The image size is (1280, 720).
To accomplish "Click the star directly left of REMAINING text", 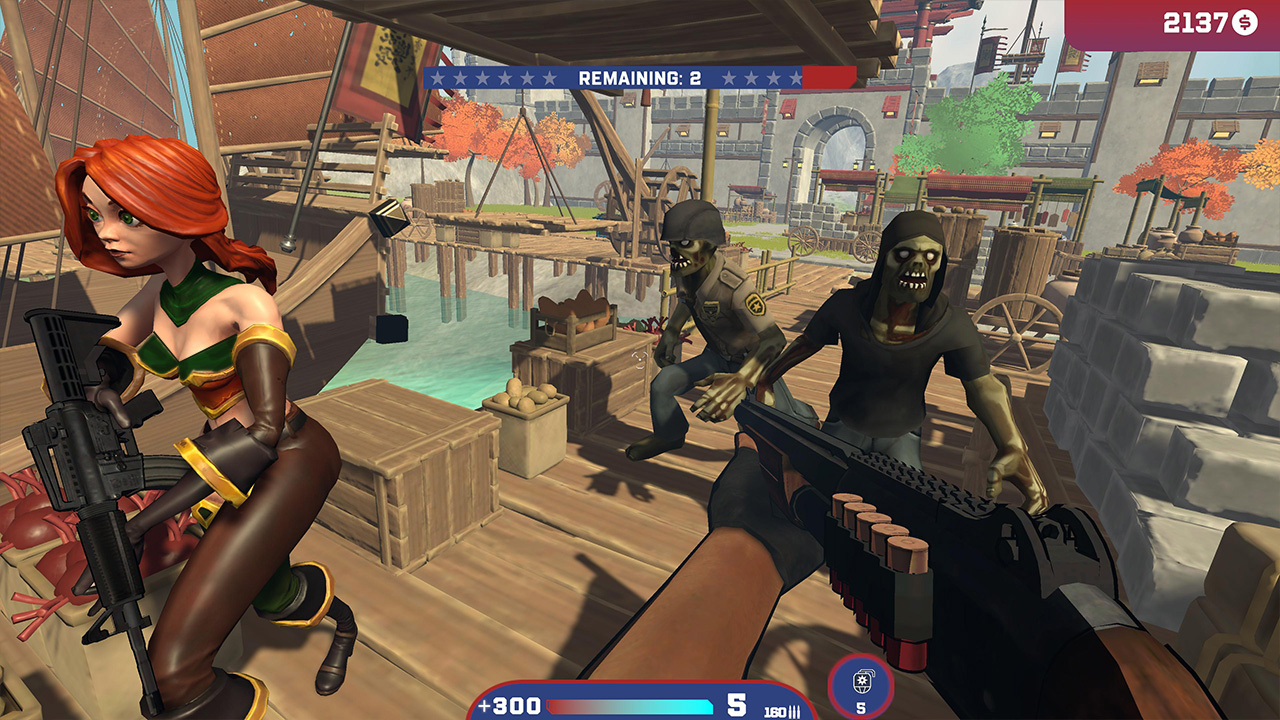I will pos(551,76).
